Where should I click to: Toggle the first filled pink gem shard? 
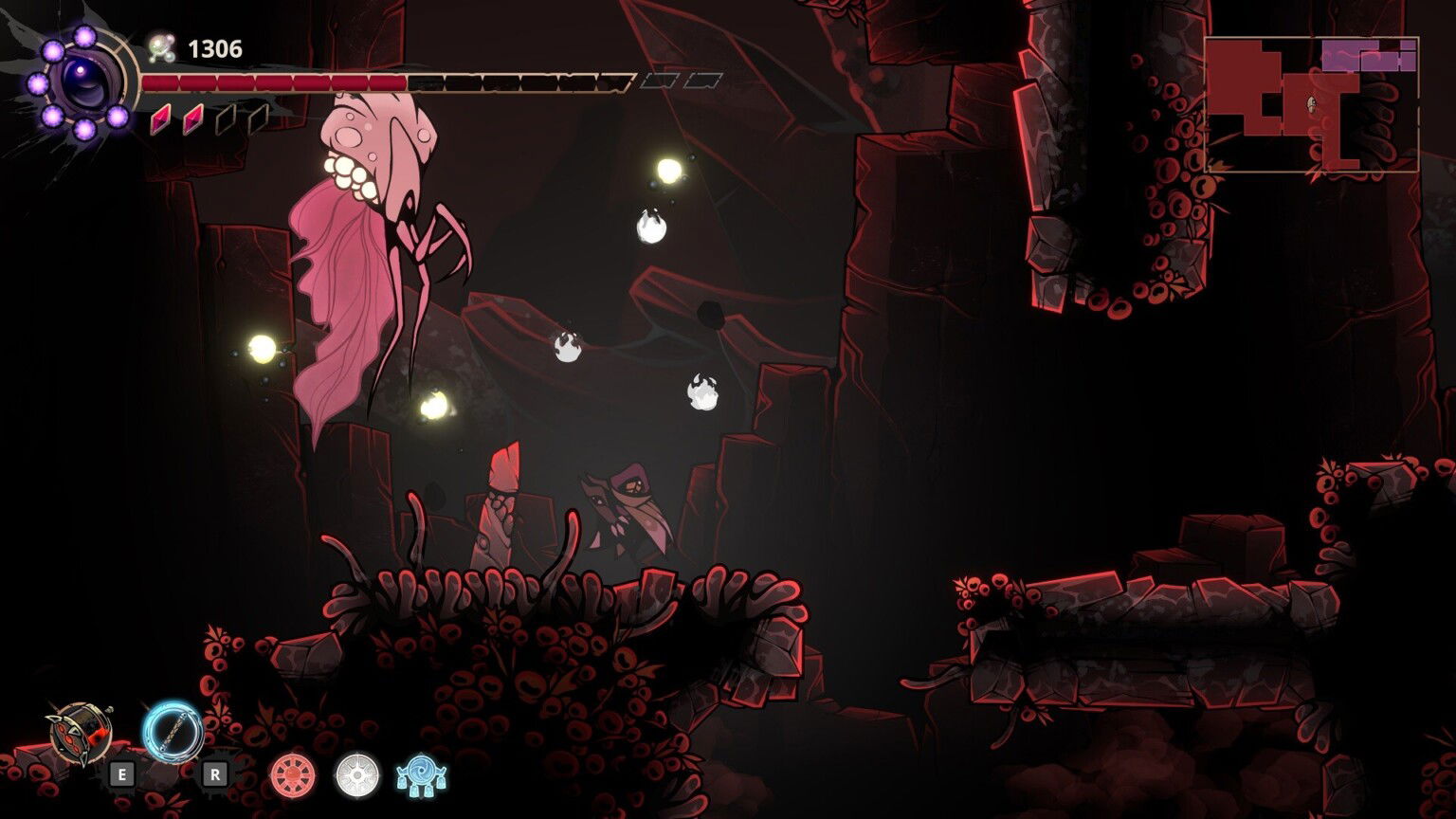[x=160, y=120]
